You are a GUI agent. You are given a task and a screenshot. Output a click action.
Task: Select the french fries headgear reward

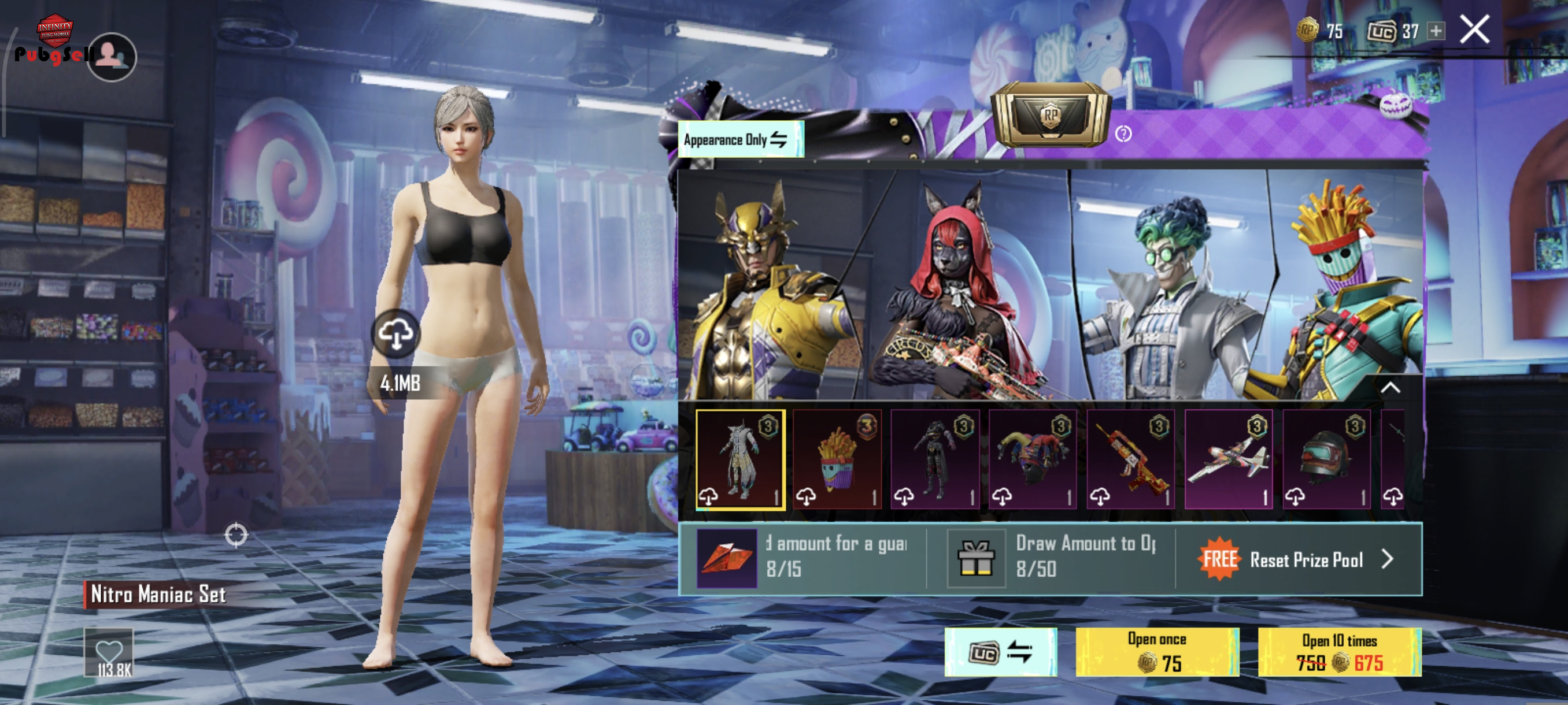point(838,459)
